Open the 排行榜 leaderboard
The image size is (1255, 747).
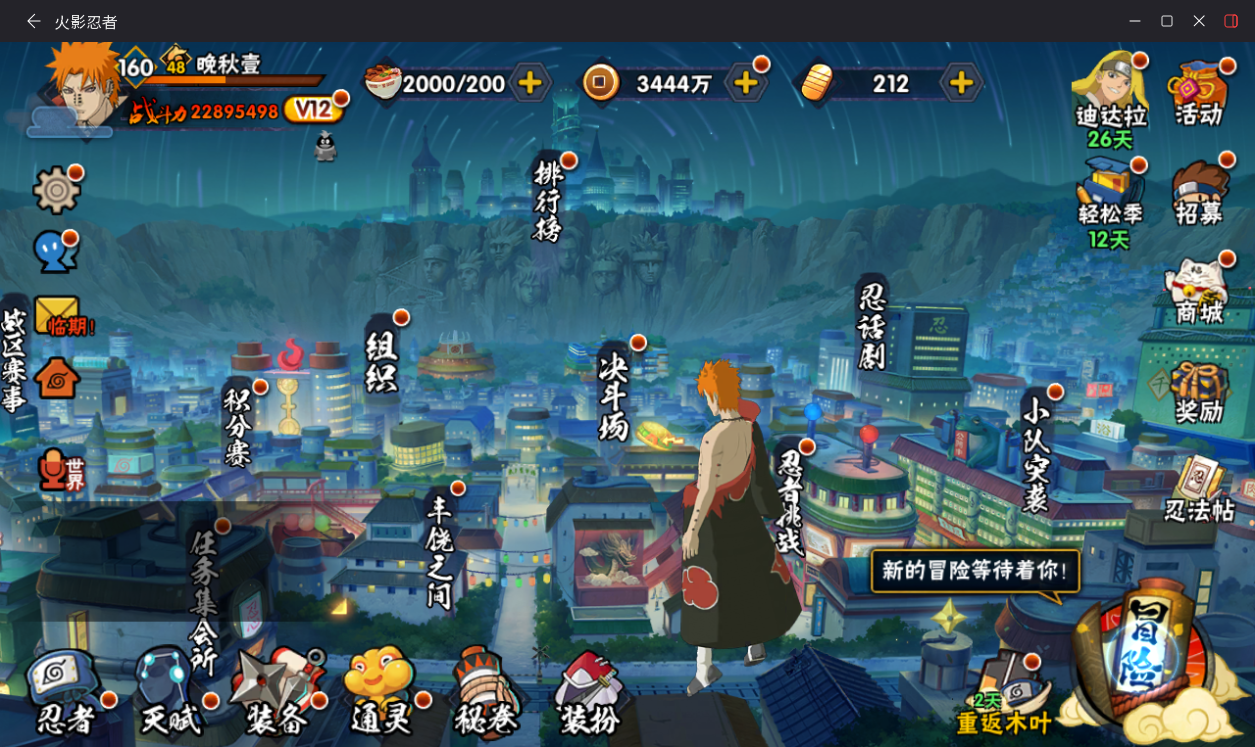coord(548,201)
